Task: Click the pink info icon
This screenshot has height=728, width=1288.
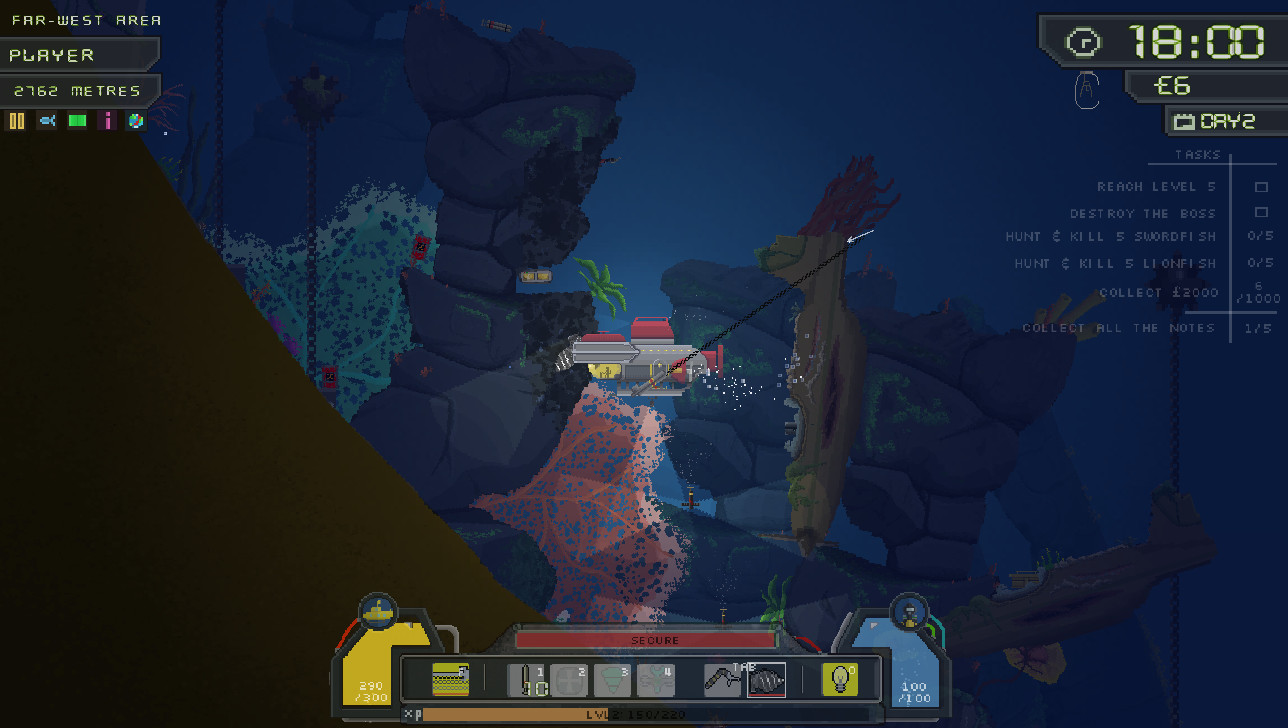Action: tap(107, 120)
